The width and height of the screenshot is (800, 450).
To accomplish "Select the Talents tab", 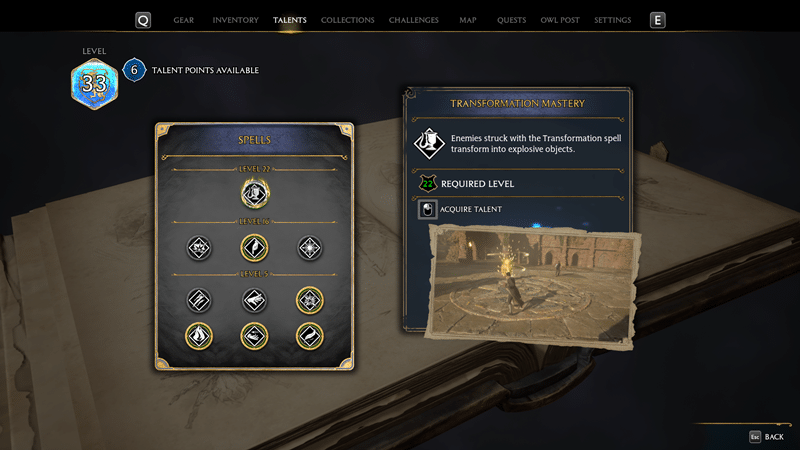I will pyautogui.click(x=290, y=20).
